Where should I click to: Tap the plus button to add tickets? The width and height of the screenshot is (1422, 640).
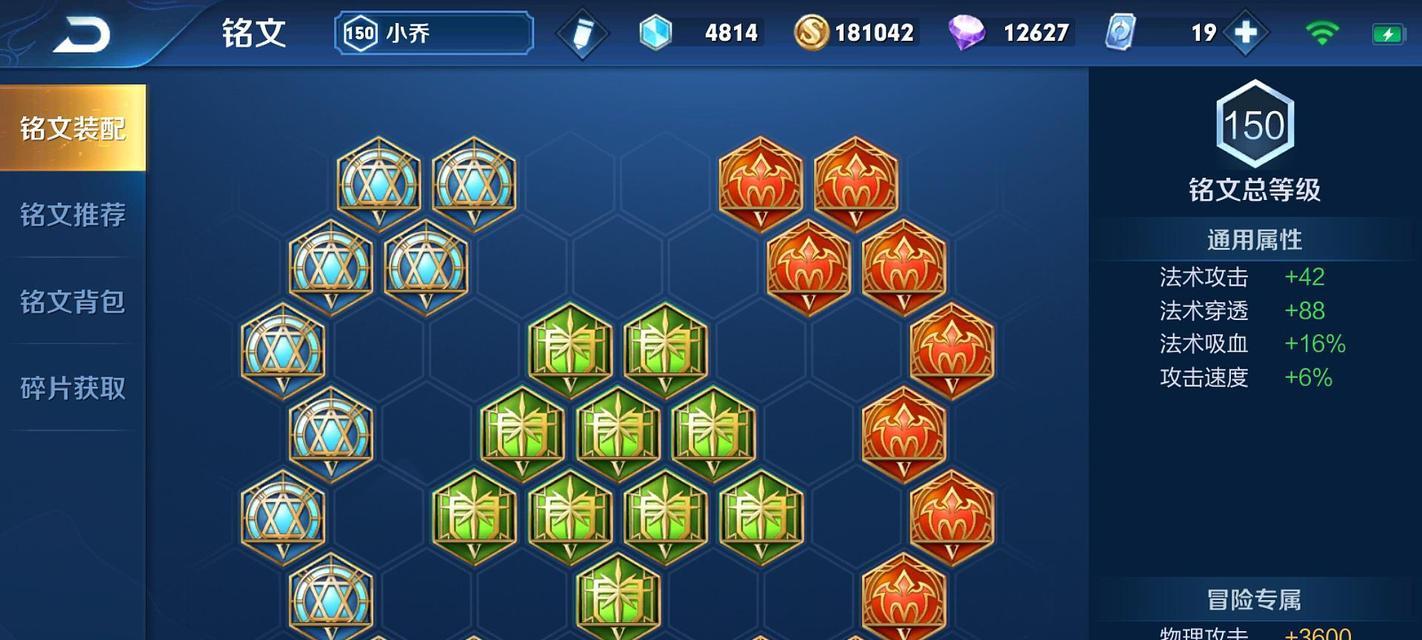coord(1246,33)
